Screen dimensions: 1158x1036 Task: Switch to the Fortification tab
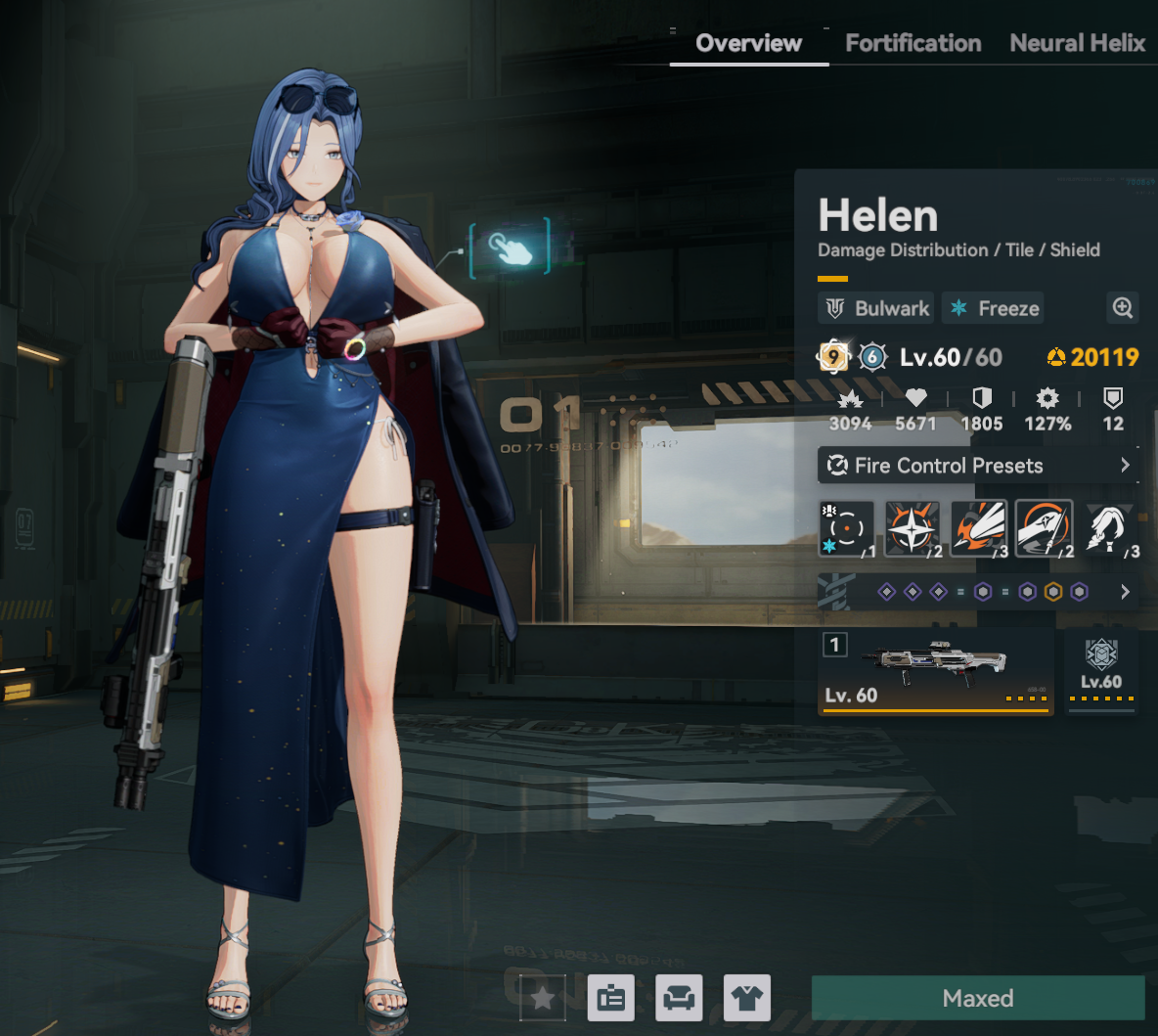tap(913, 43)
